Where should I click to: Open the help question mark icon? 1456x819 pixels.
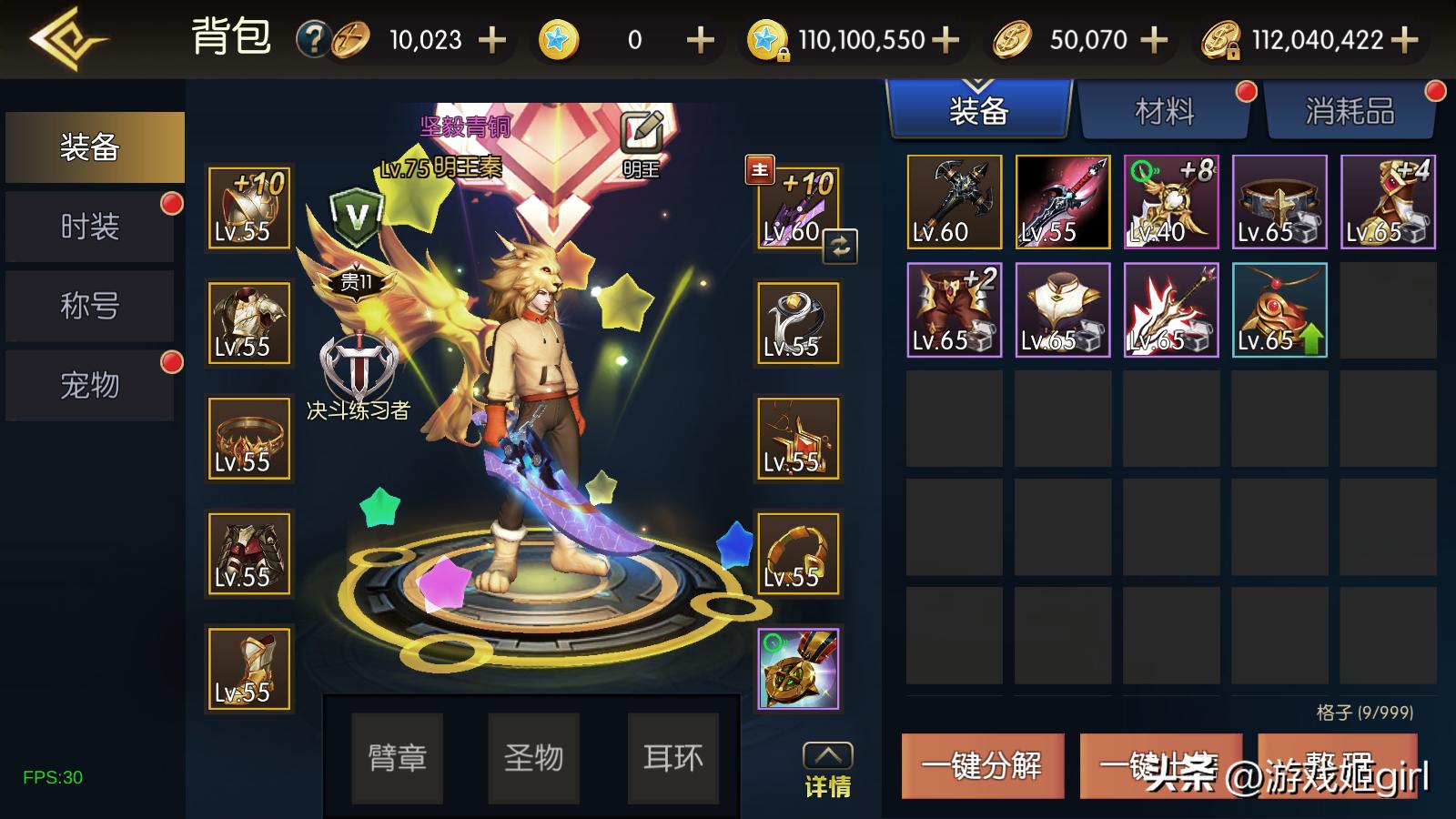click(x=313, y=39)
